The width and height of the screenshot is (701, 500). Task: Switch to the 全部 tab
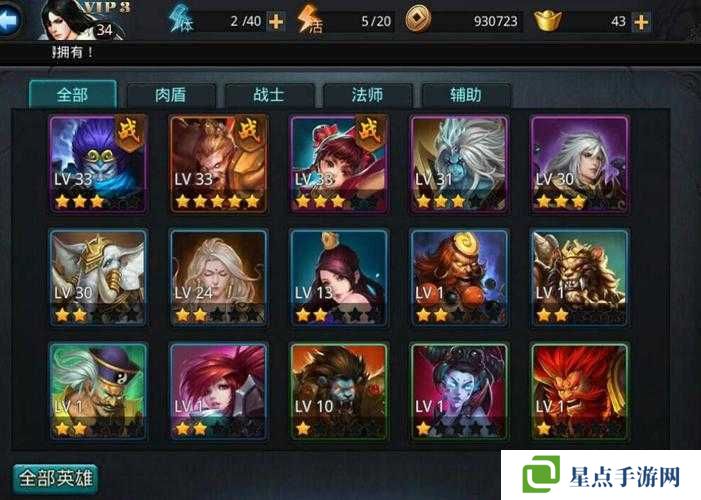tap(72, 95)
